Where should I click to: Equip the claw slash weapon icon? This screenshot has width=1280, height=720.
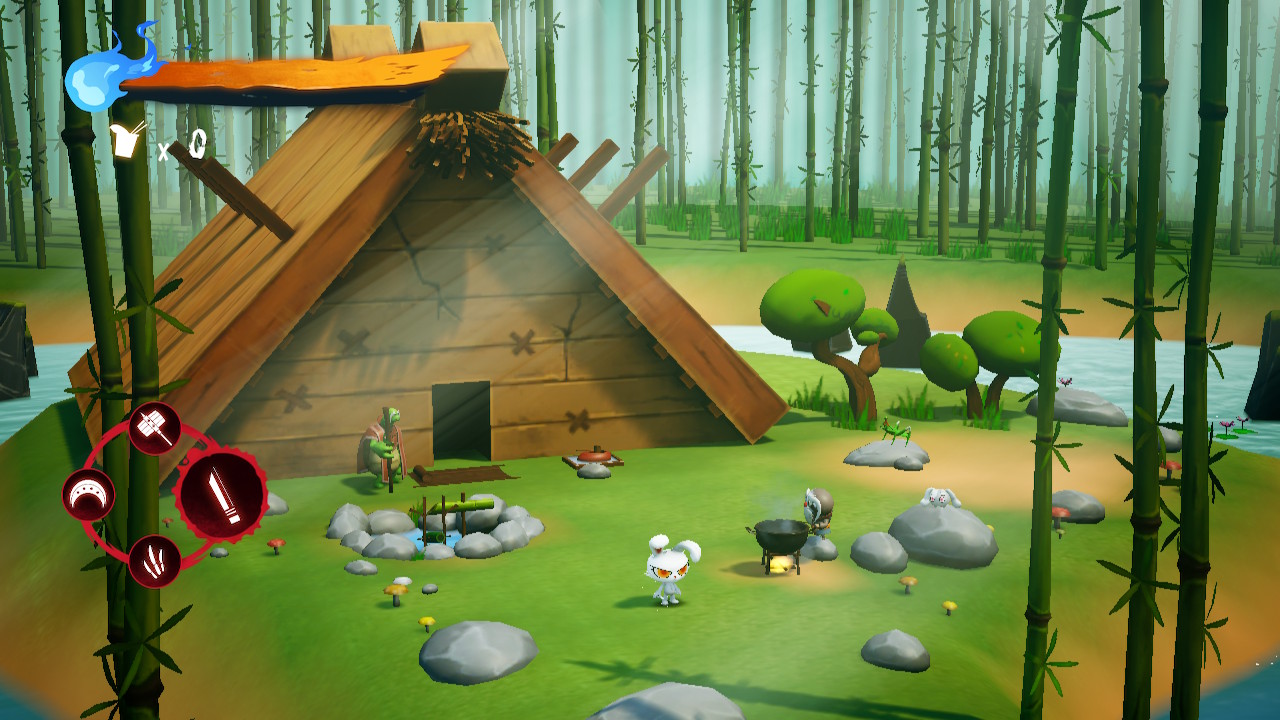[x=155, y=561]
